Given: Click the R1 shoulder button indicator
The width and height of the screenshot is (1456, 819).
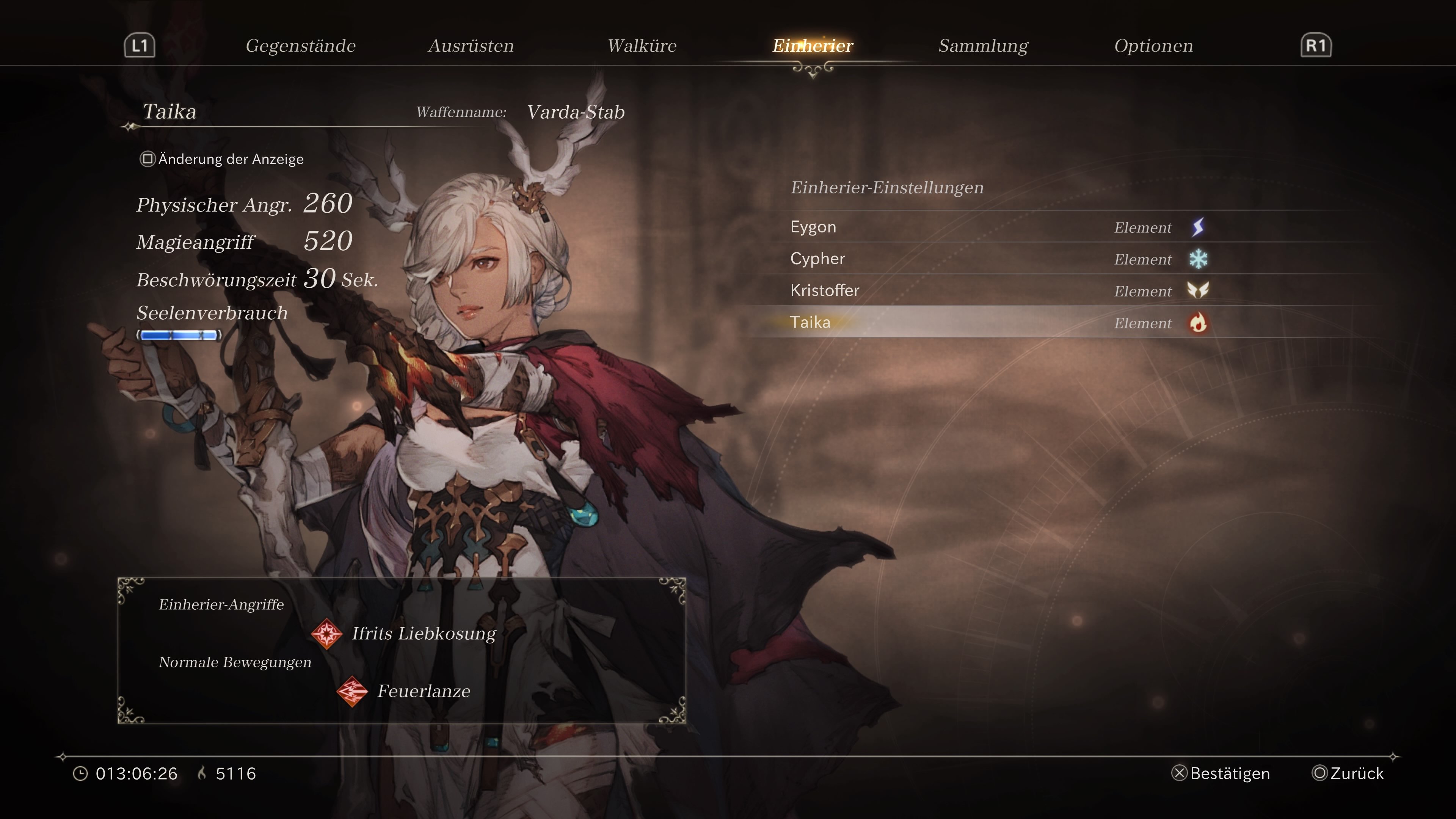Looking at the screenshot, I should (x=1316, y=45).
